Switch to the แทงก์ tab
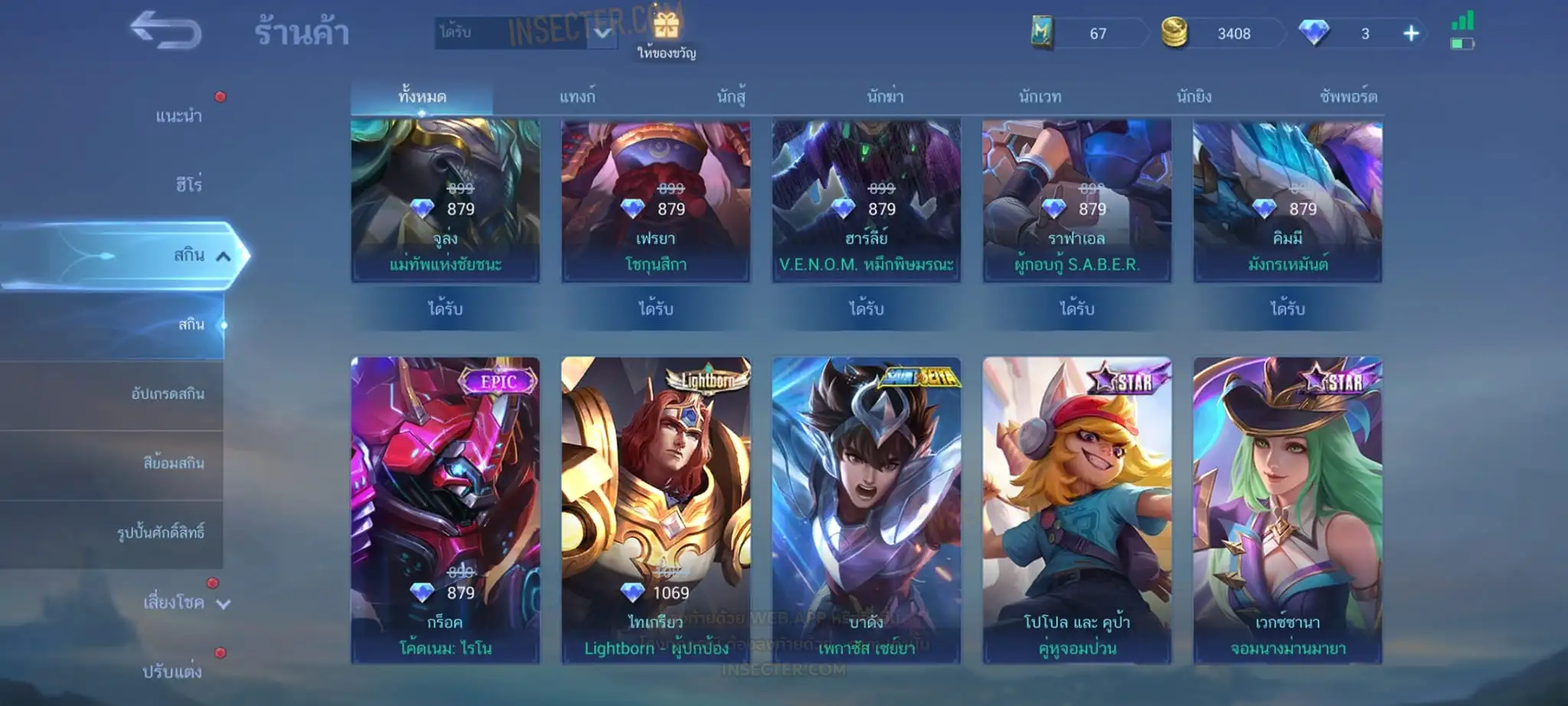Screen dimensions: 1568x706 (577, 97)
